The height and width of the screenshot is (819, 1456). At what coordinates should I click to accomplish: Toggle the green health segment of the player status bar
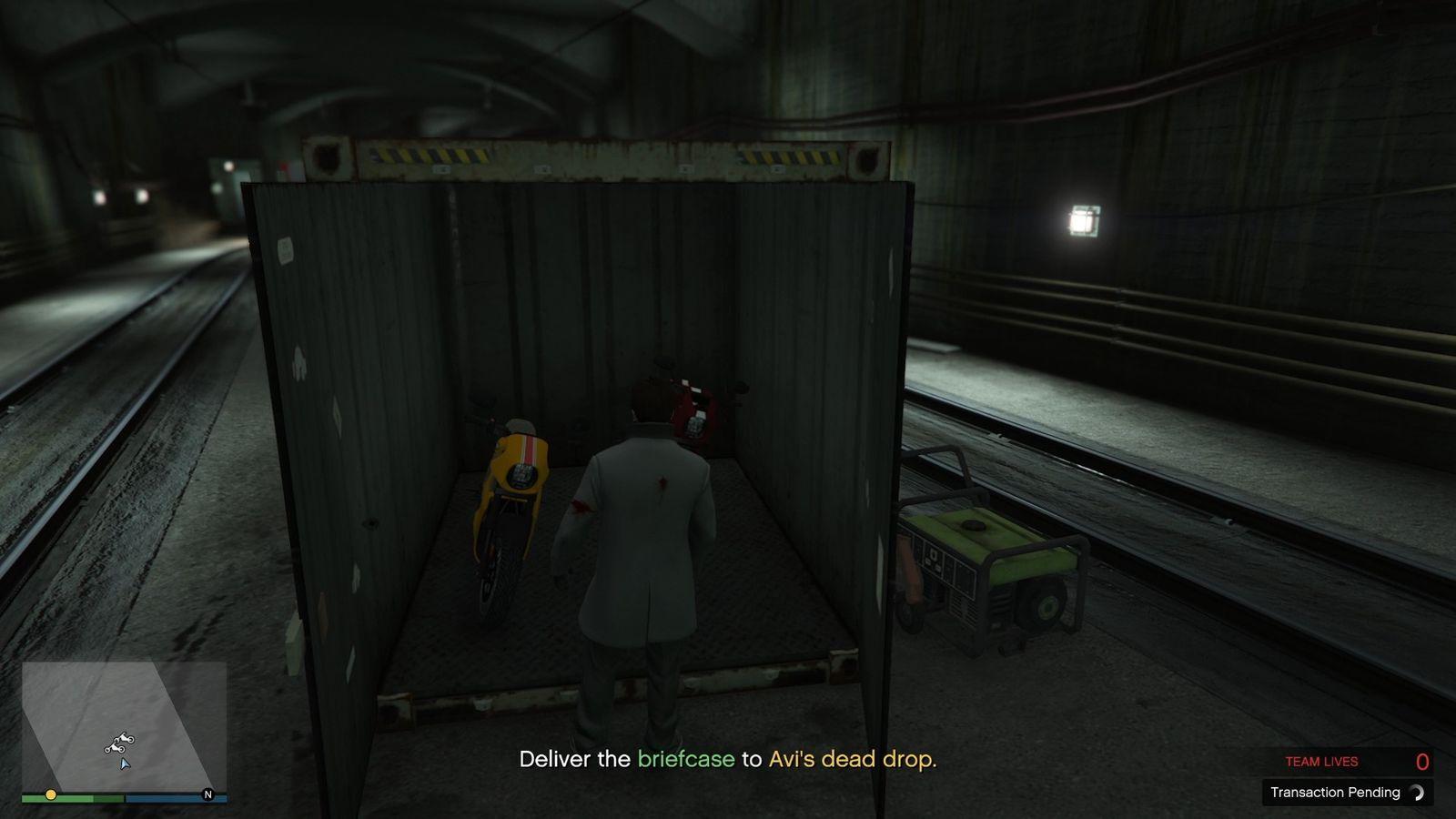click(70, 798)
